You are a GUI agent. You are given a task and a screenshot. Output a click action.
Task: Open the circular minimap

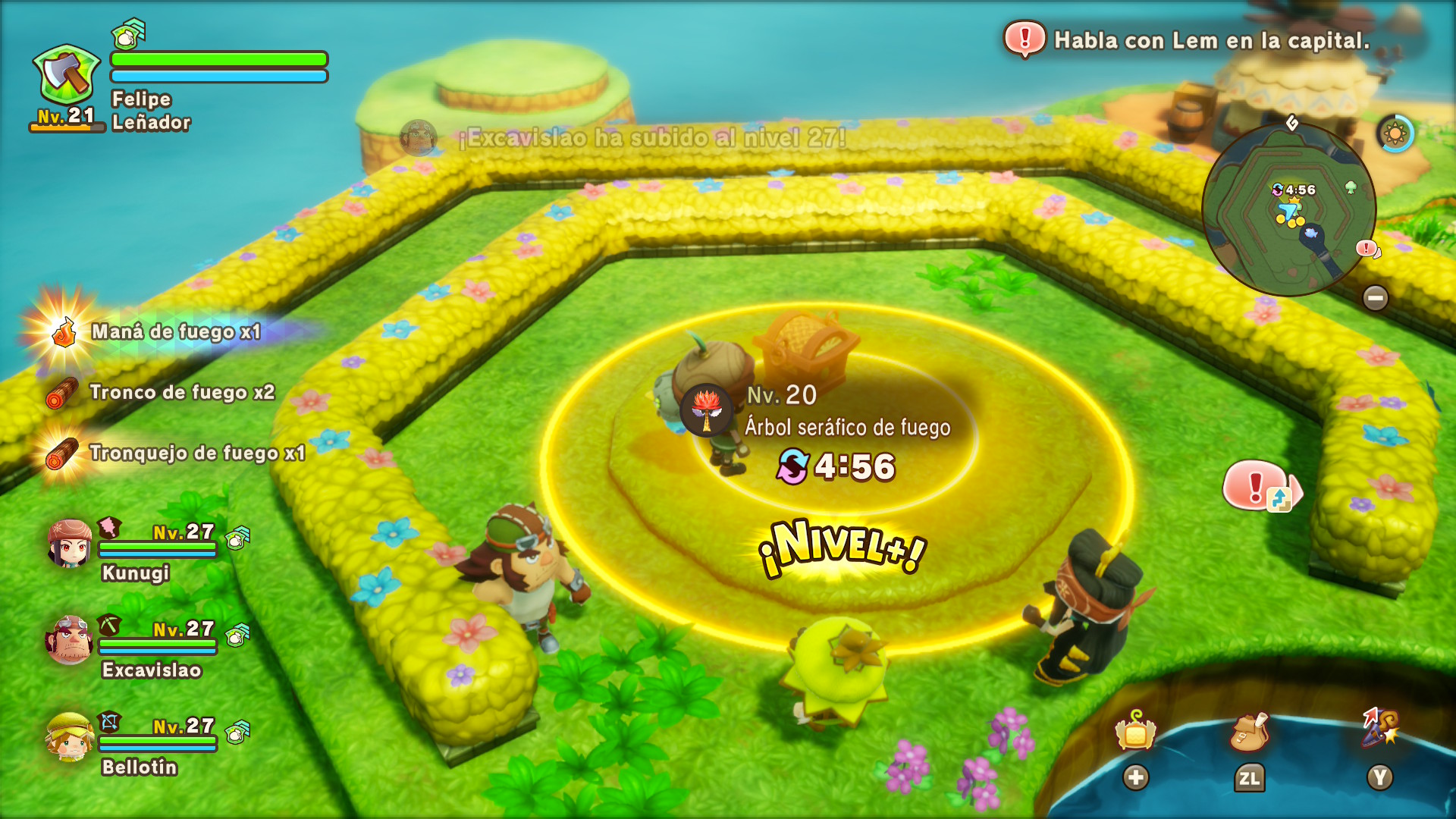(x=1288, y=209)
